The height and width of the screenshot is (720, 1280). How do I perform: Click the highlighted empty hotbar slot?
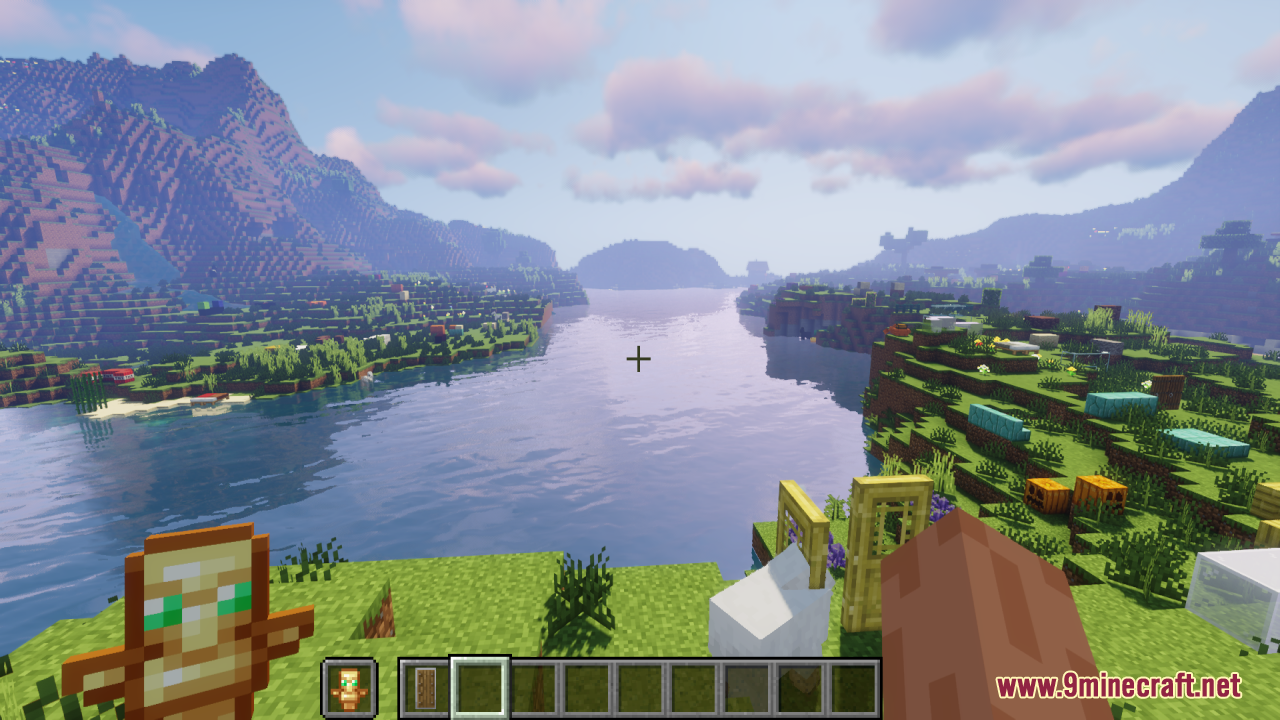480,688
